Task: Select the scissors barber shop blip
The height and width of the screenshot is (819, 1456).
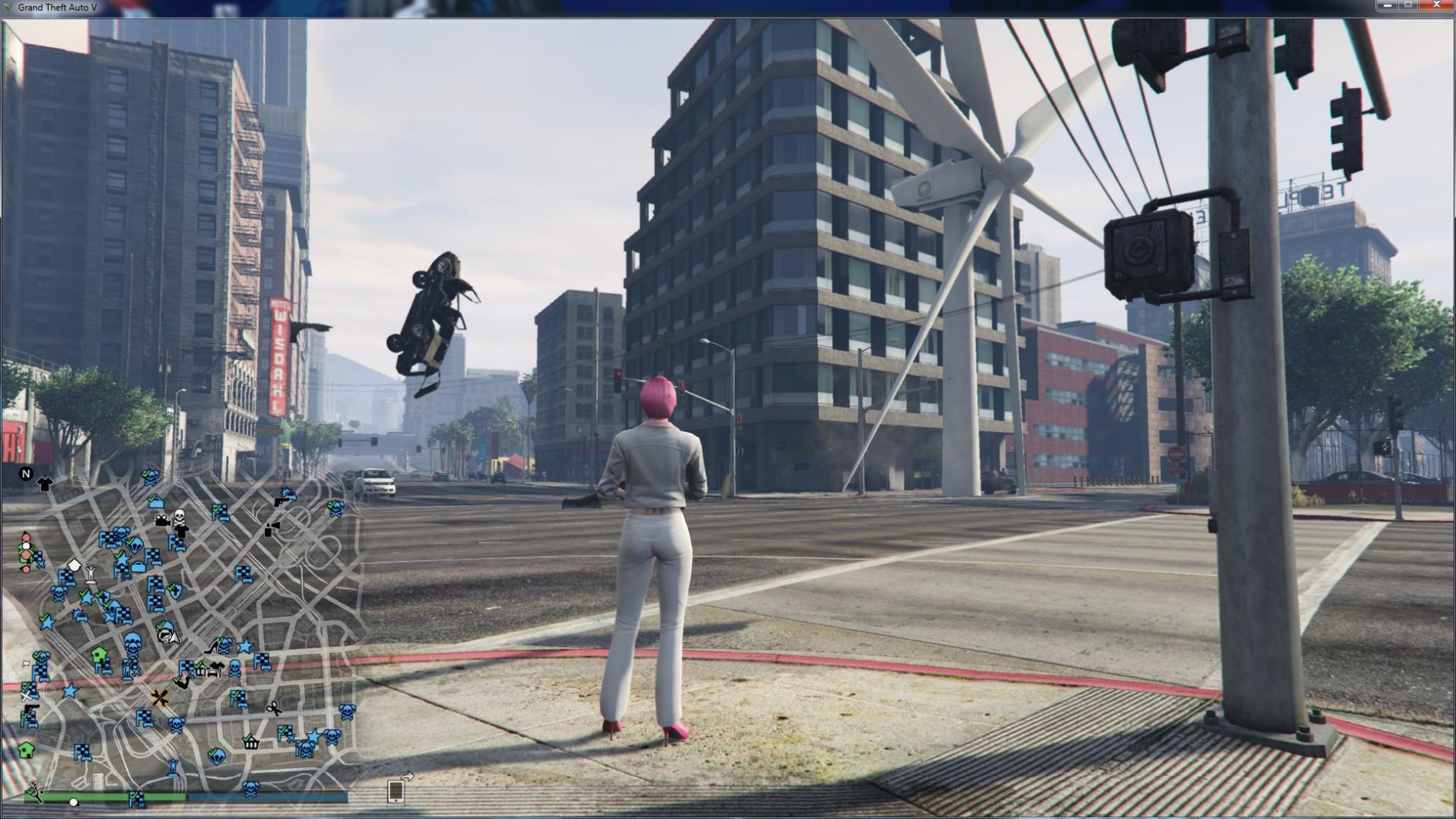Action: coord(273,709)
